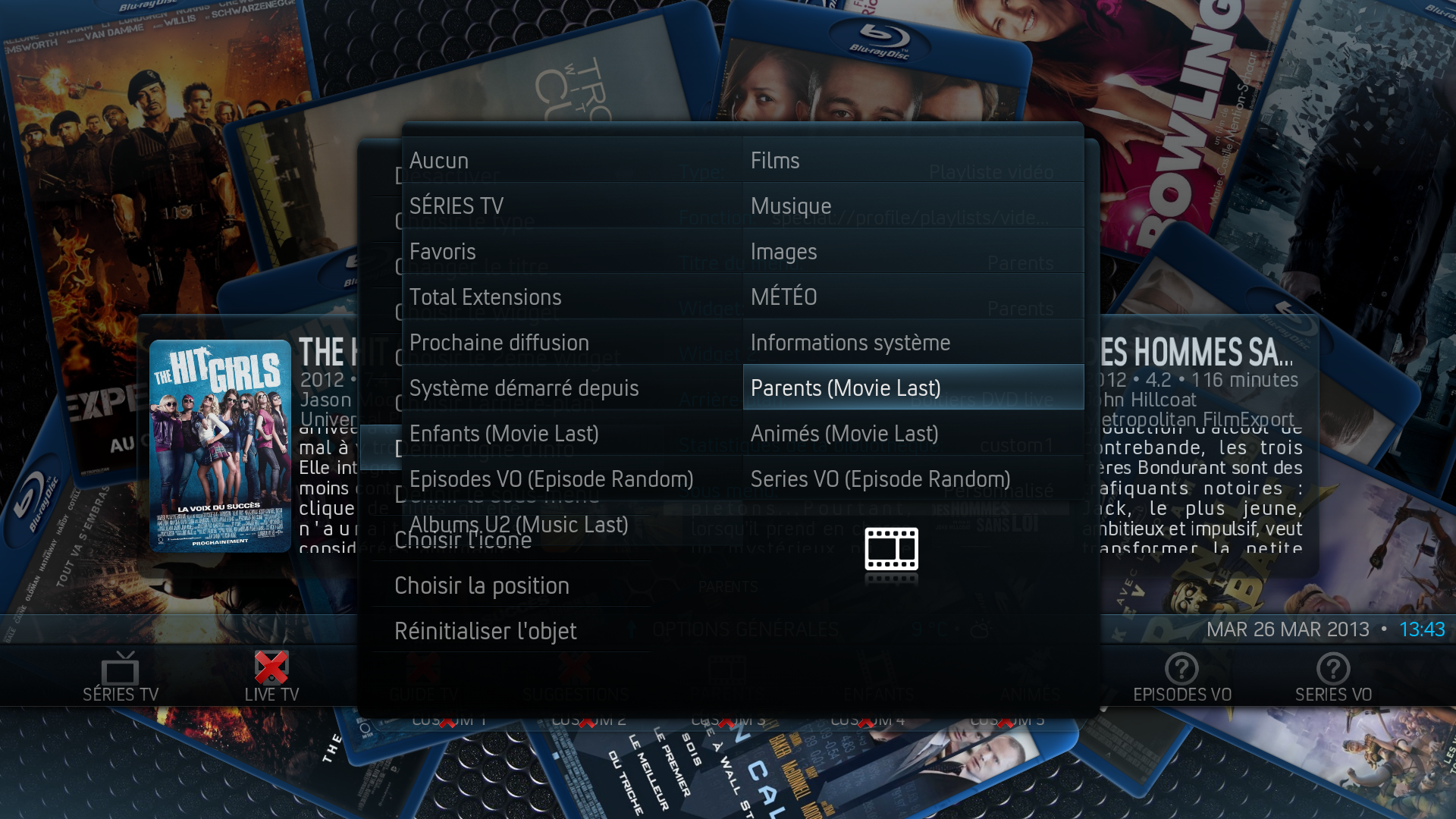
Task: Choose Informations système
Action: [913, 343]
